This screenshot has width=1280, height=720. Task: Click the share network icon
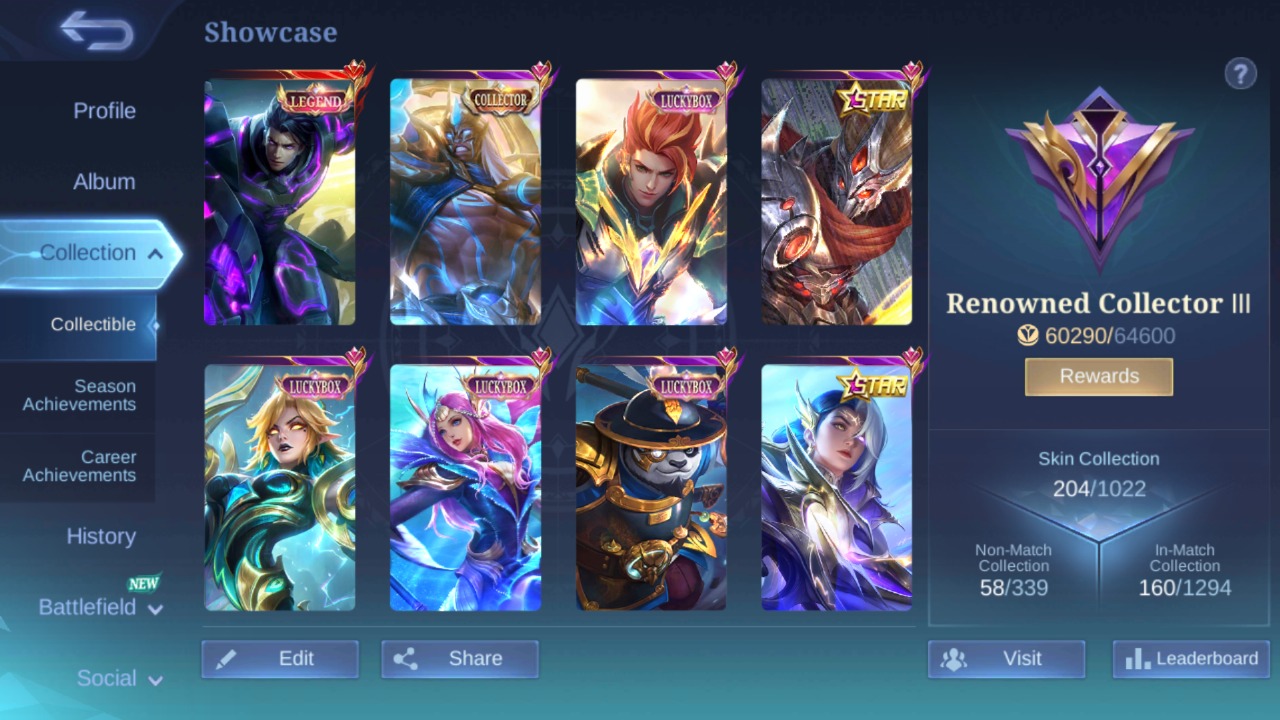click(x=407, y=658)
